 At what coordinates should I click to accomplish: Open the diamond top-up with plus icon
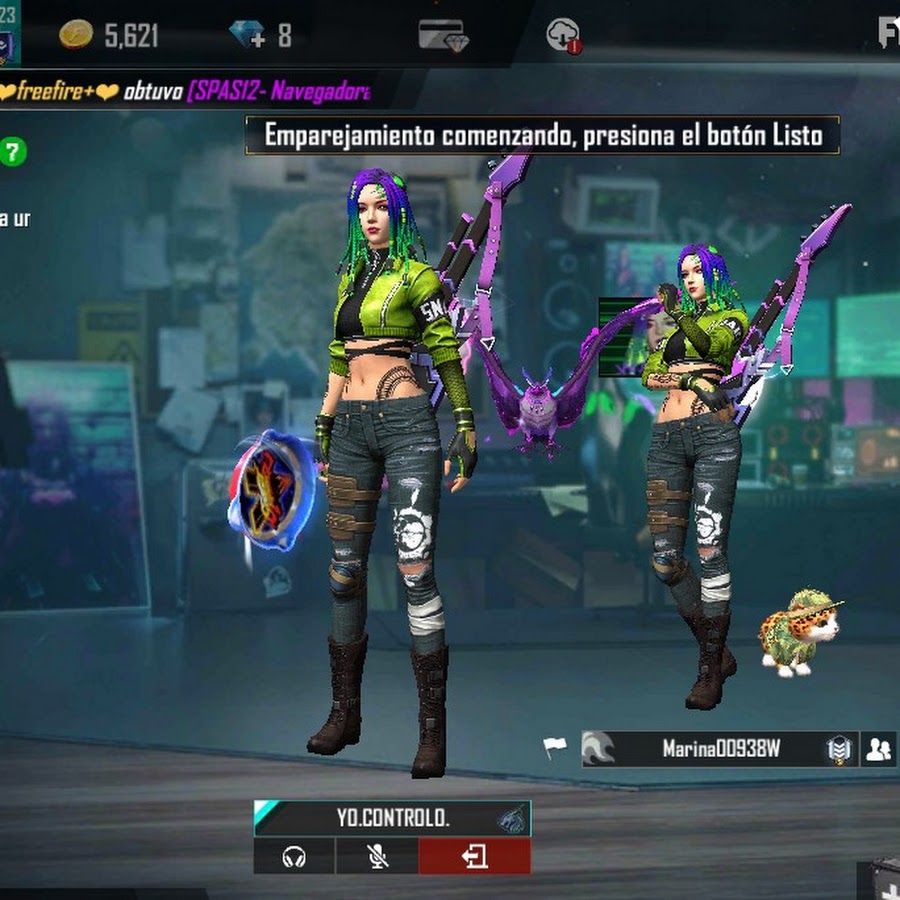point(246,35)
